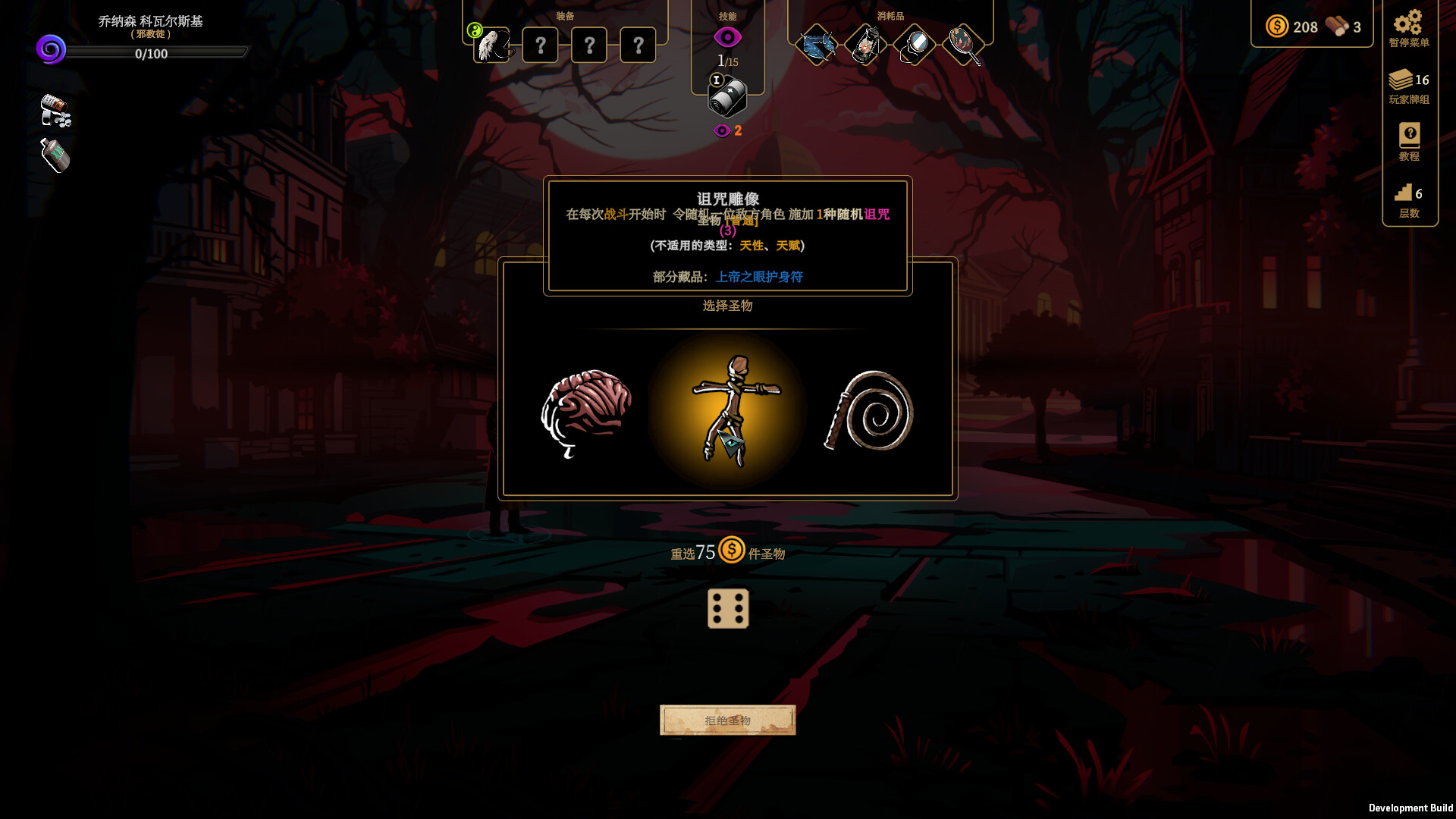Click the 拒绝圣物 refuse relic button
Image resolution: width=1456 pixels, height=819 pixels.
pyautogui.click(x=727, y=719)
